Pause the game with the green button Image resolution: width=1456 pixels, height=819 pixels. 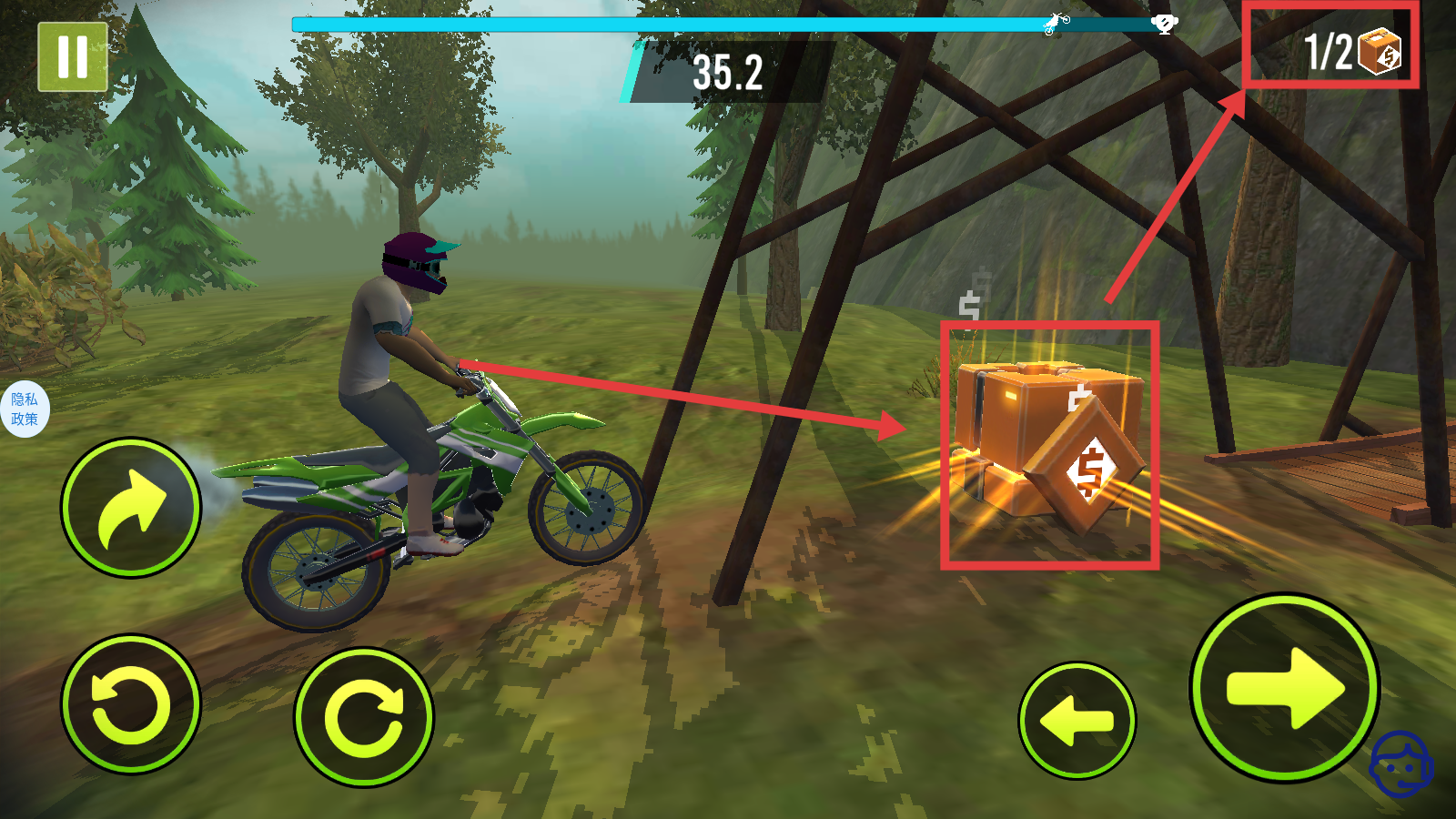[x=73, y=56]
